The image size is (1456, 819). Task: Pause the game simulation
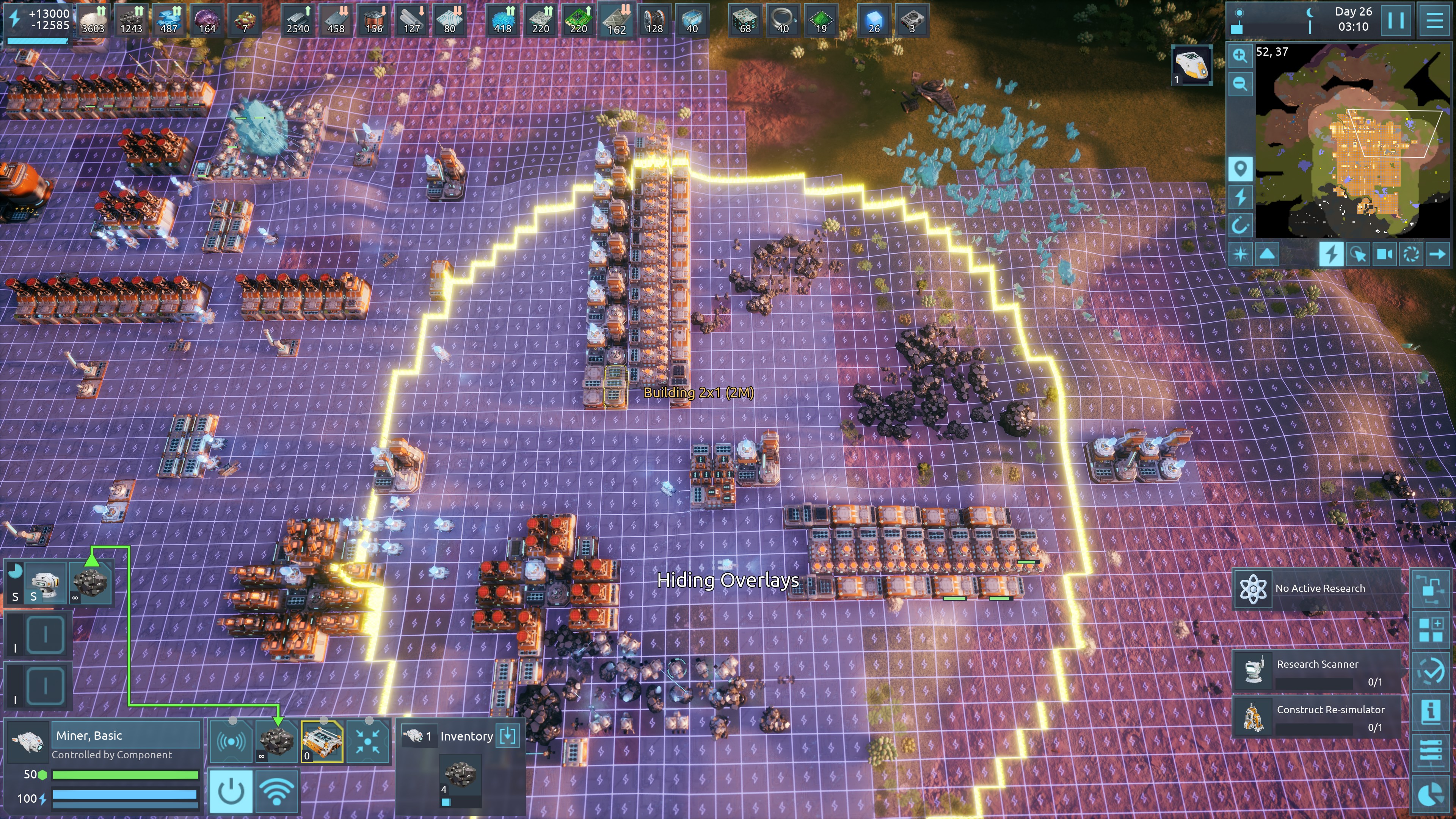1395,20
